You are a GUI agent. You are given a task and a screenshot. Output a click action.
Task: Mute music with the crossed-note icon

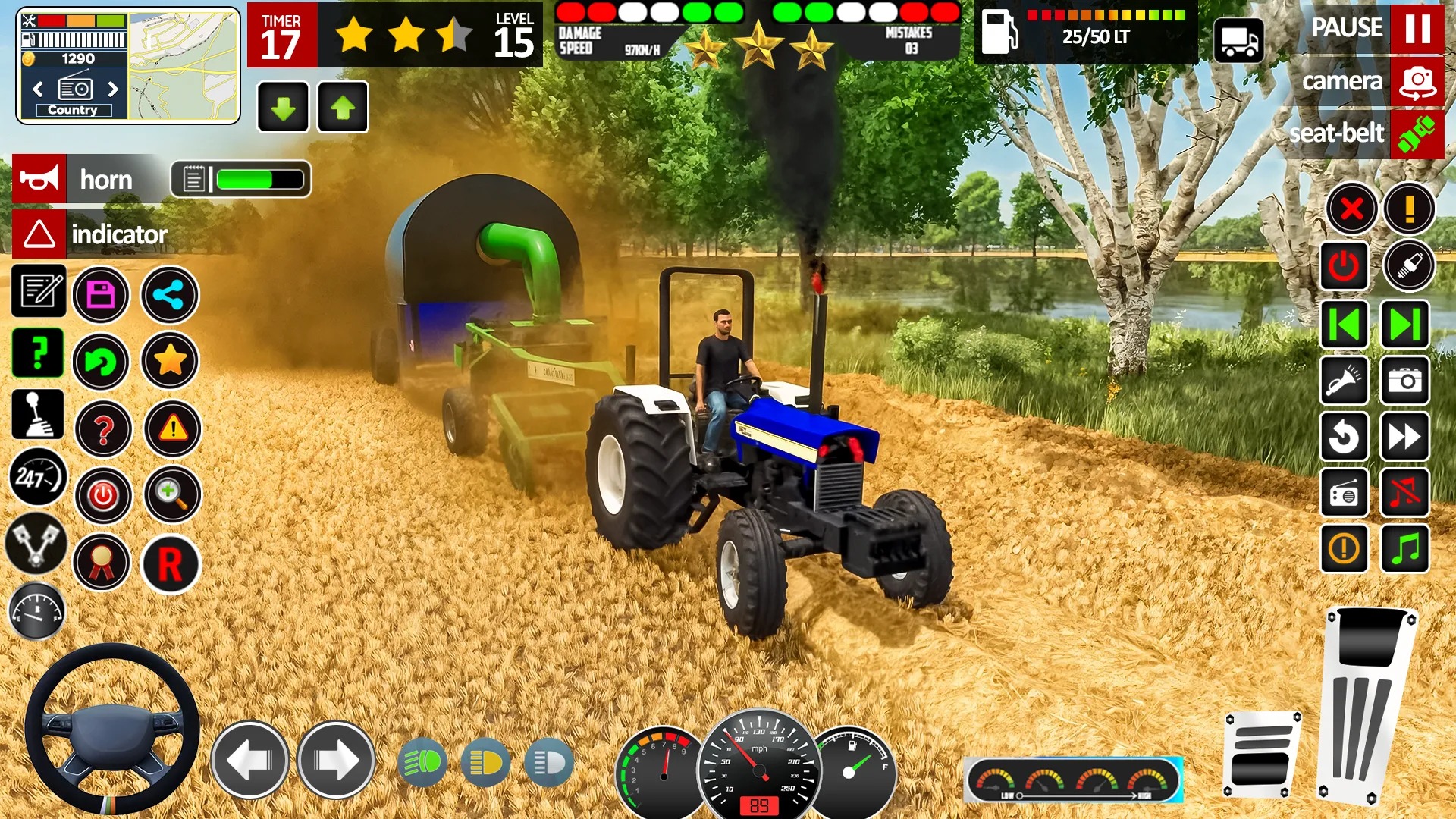click(1405, 493)
